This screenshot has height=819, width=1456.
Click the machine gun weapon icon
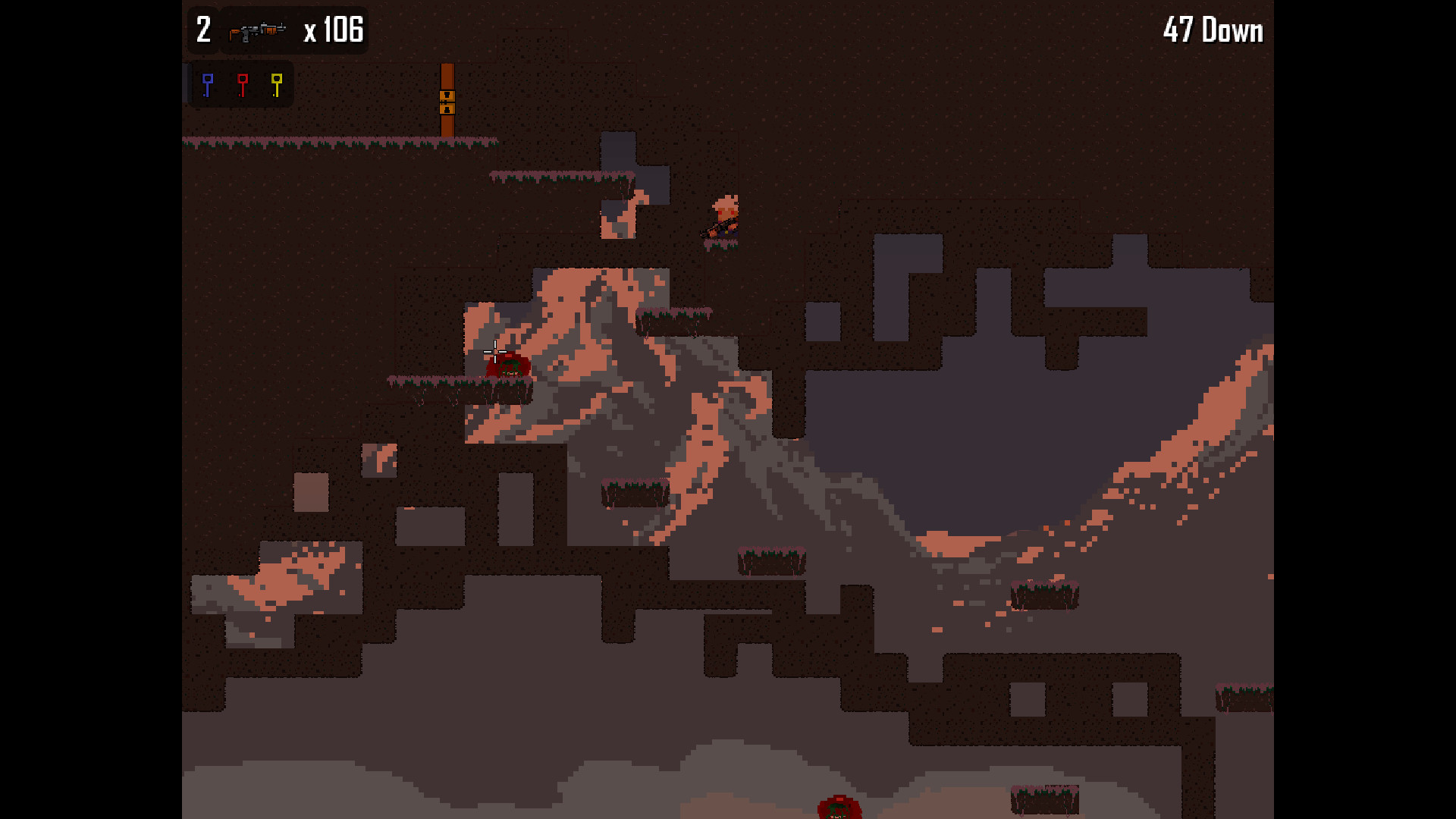coord(256,31)
